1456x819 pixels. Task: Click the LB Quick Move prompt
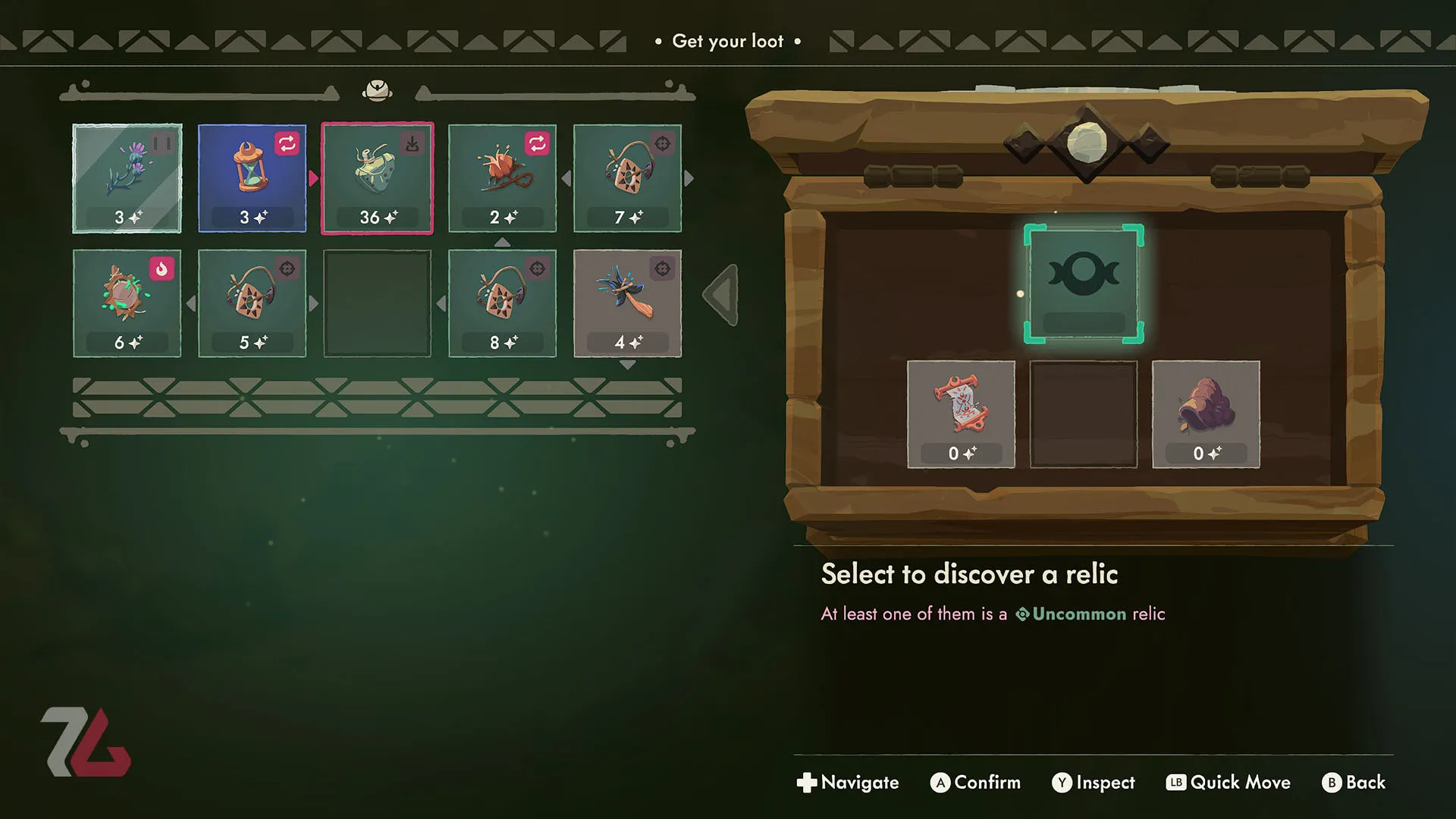tap(1228, 782)
